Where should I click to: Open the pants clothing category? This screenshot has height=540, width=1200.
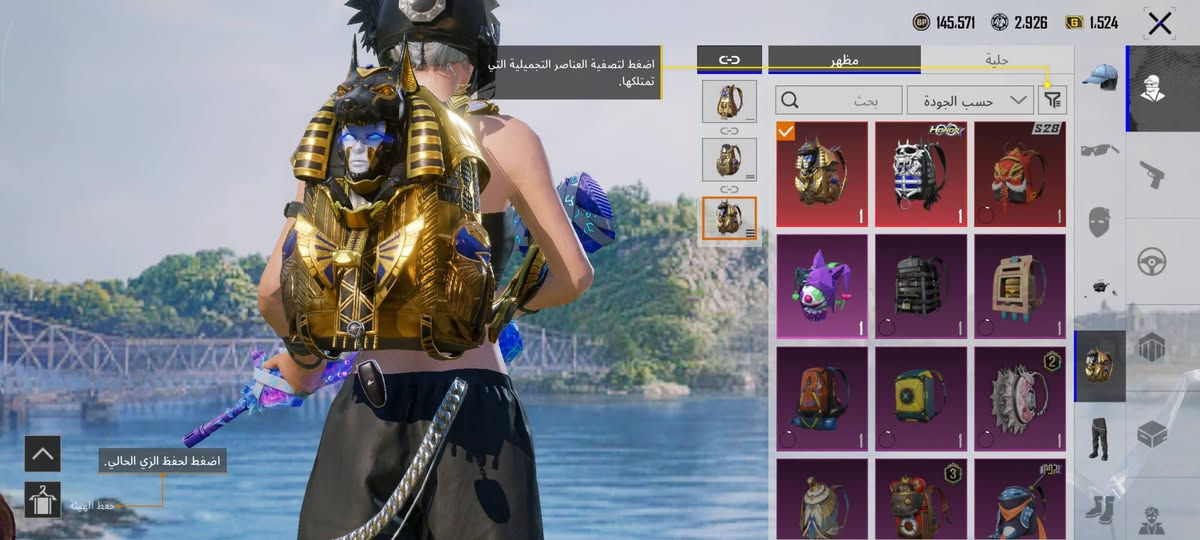(x=1100, y=437)
